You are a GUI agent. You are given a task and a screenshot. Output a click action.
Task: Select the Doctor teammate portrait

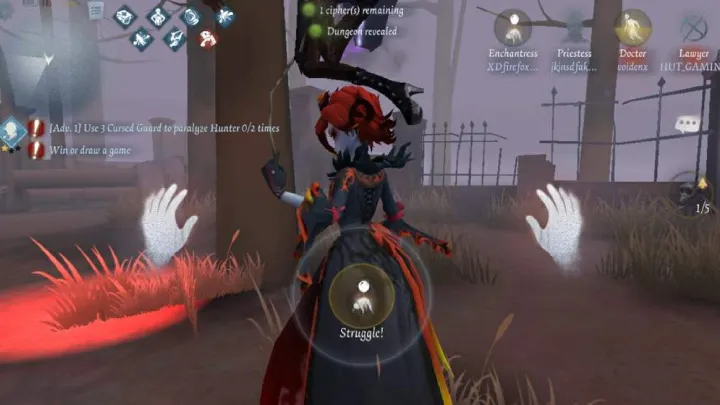(633, 28)
